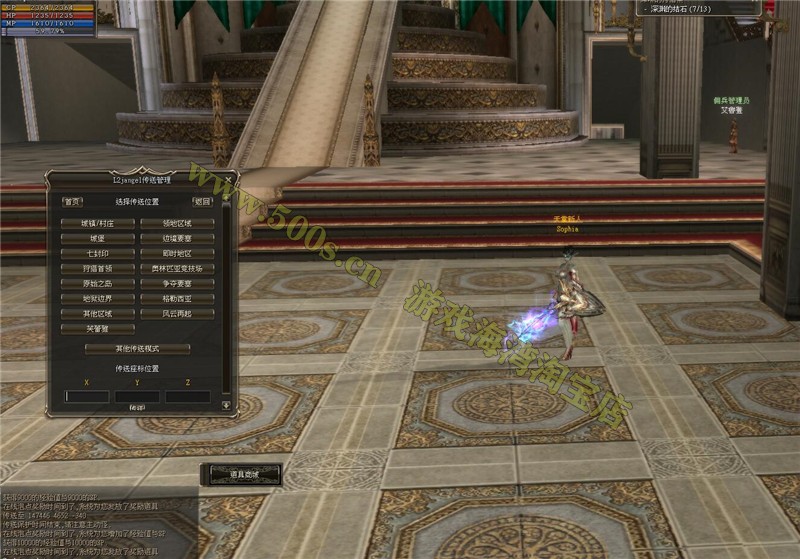Choose the 边缘要塞 teleport option

[x=177, y=239]
